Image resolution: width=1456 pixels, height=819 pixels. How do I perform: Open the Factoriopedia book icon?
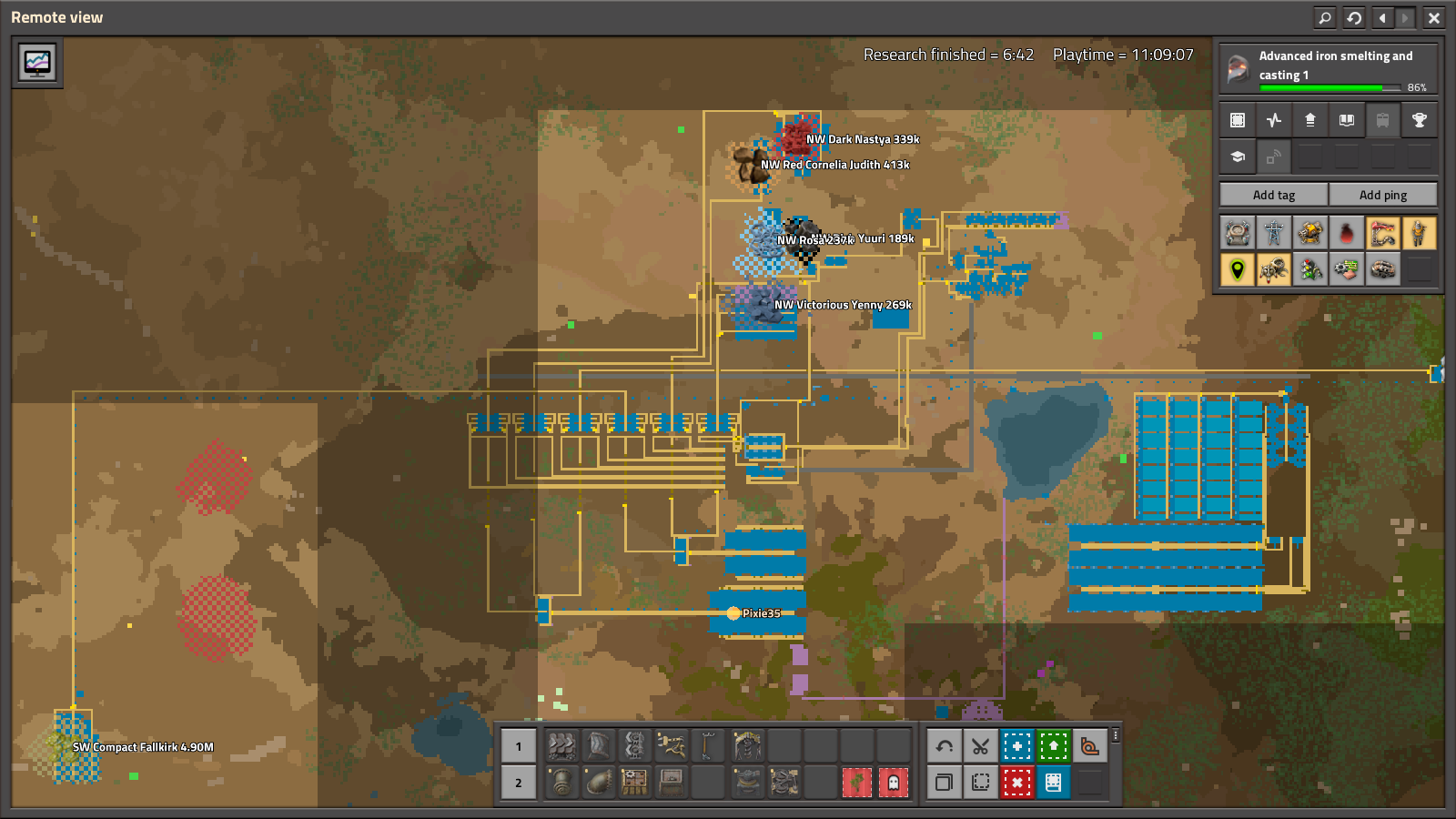point(1346,119)
